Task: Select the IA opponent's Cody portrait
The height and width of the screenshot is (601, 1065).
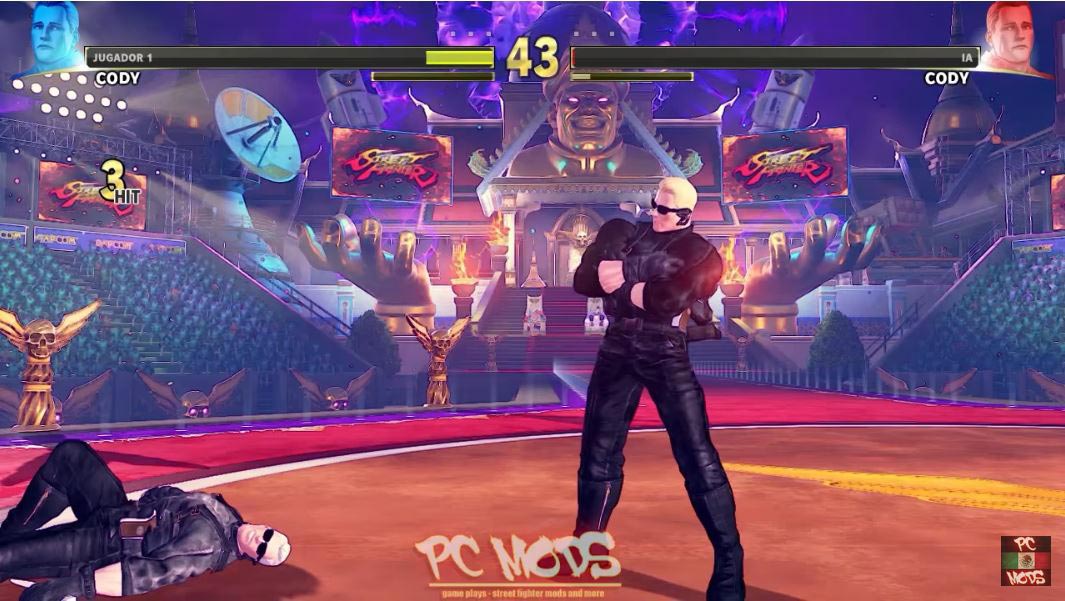Action: pos(1016,38)
